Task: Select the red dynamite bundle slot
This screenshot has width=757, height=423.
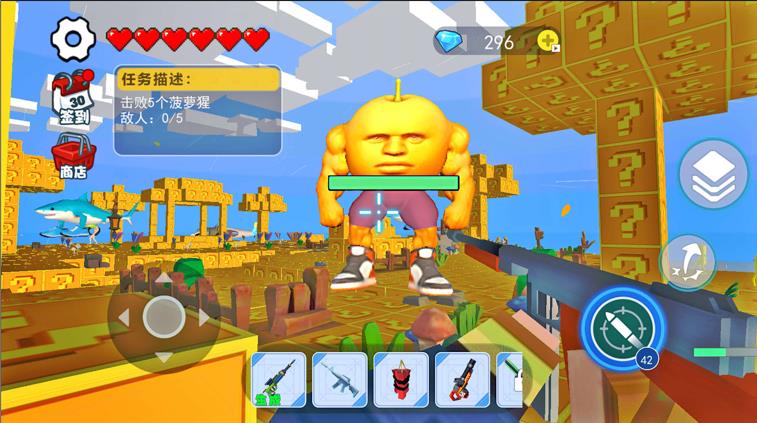Action: point(401,379)
